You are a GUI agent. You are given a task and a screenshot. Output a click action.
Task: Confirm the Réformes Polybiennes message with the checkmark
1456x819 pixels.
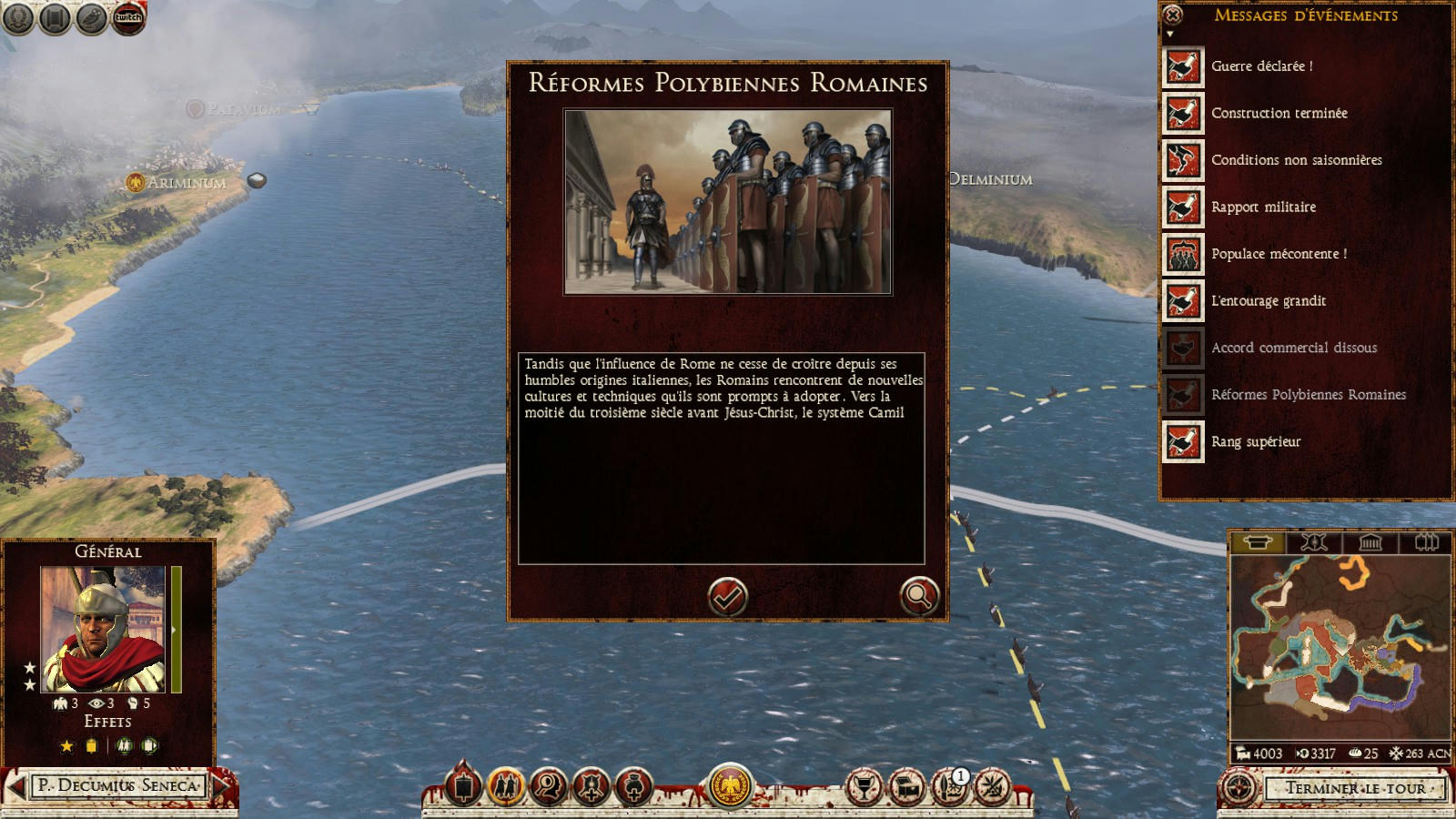tap(727, 597)
